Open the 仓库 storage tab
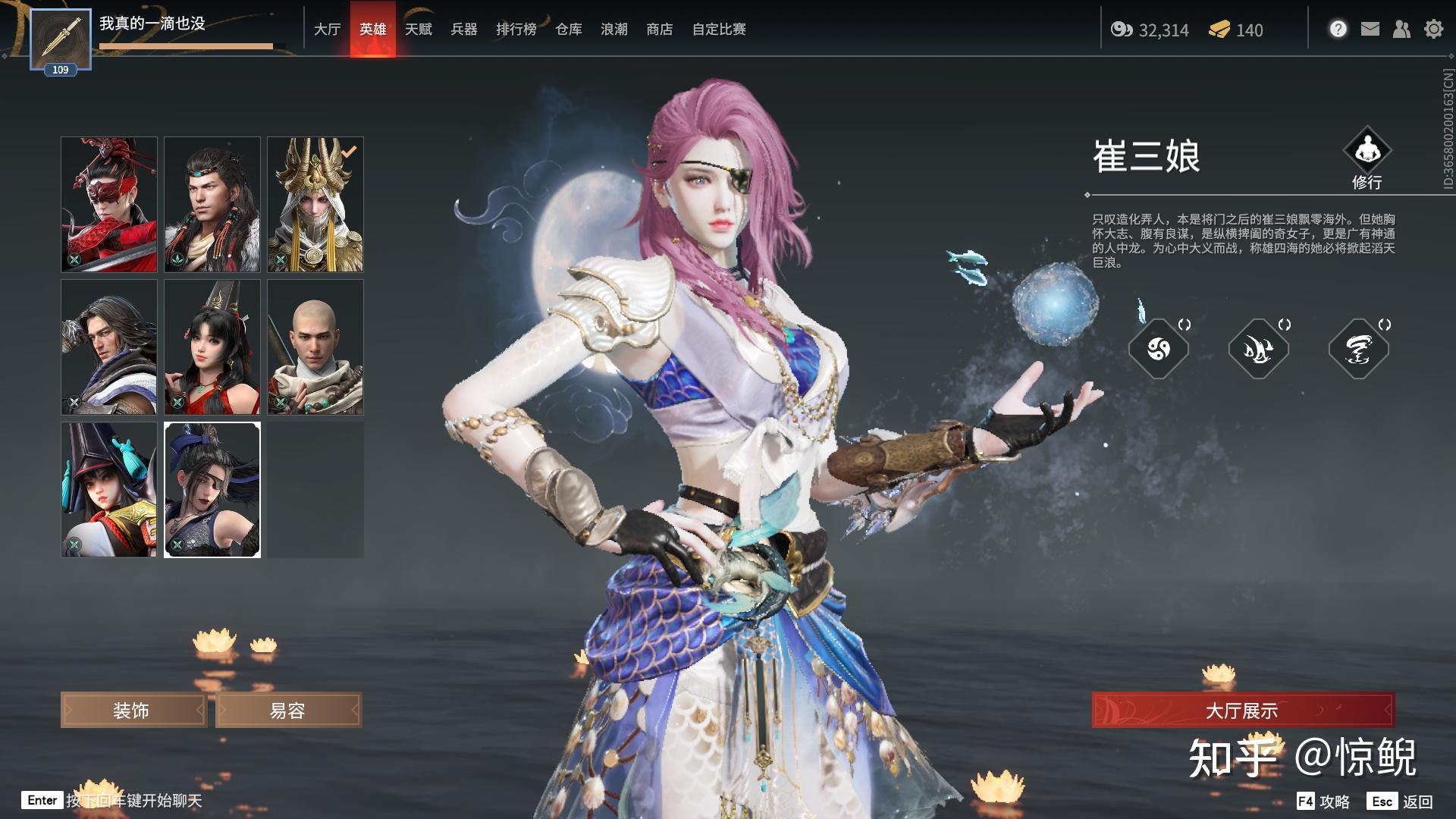Viewport: 1456px width, 819px height. click(x=568, y=30)
